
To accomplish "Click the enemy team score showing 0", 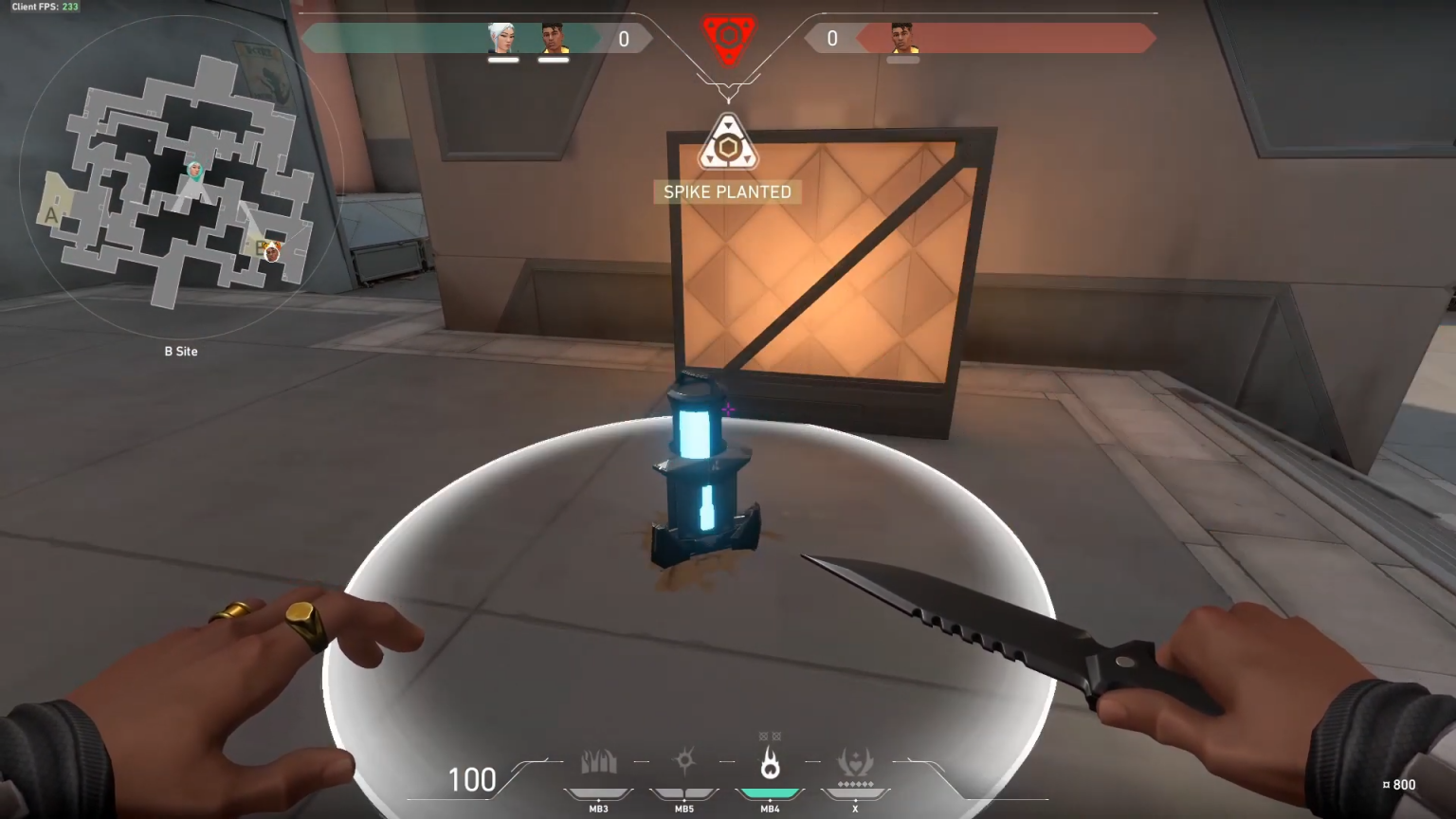I will point(831,39).
